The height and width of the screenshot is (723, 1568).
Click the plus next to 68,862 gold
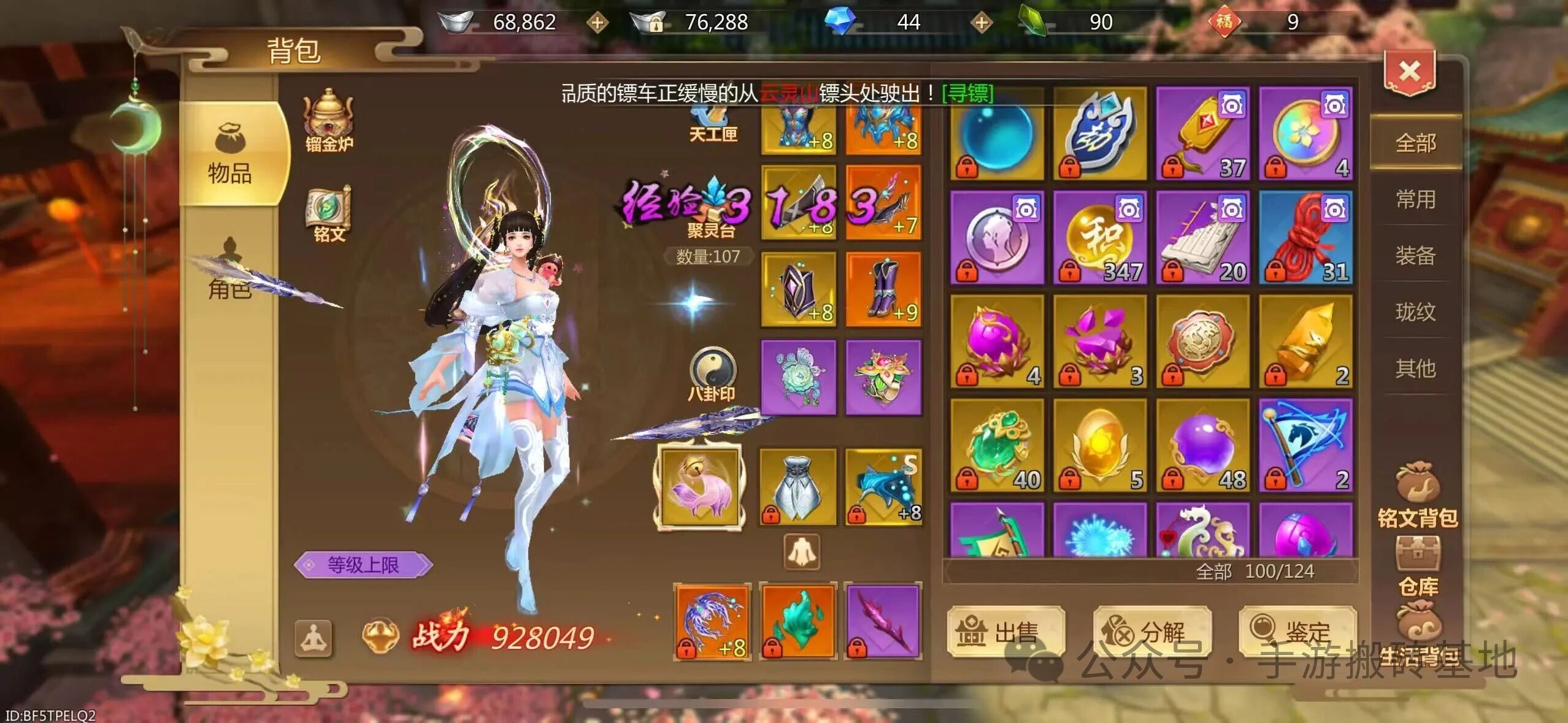click(x=597, y=23)
